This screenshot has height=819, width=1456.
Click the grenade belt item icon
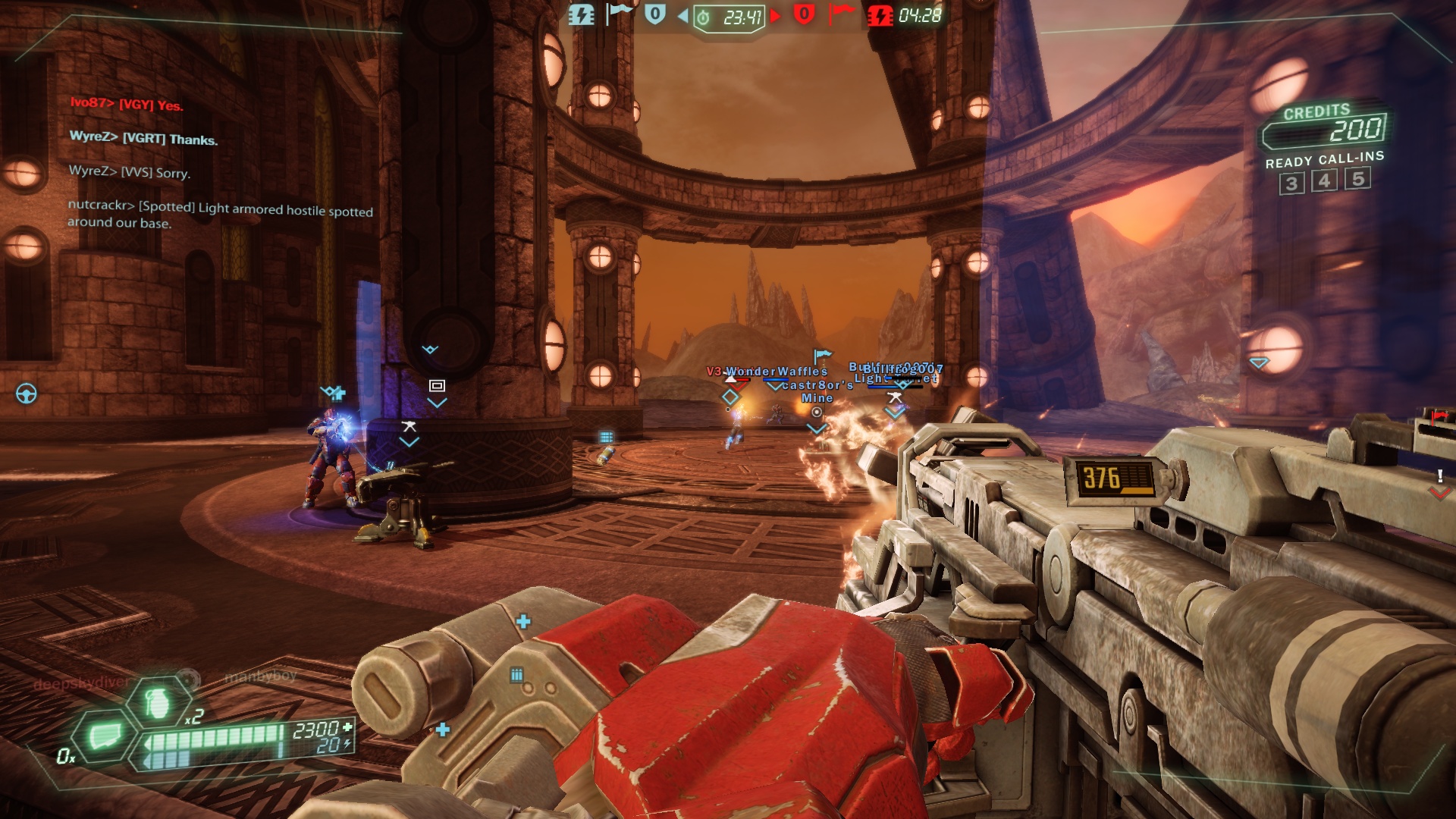pyautogui.click(x=158, y=704)
